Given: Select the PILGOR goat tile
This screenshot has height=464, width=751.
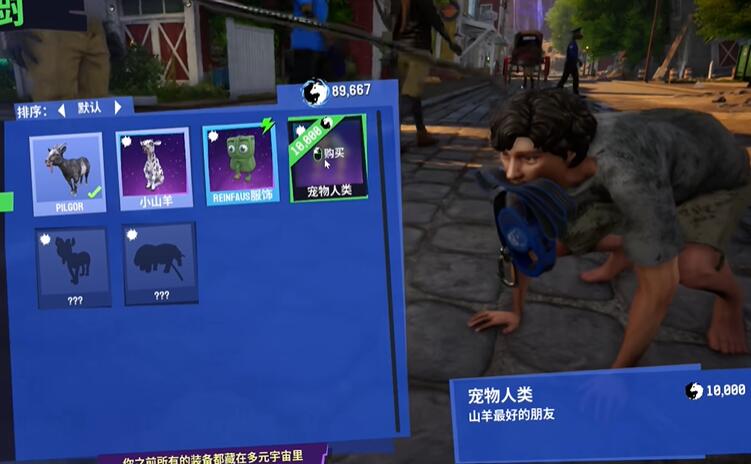Looking at the screenshot, I should coord(67,172).
